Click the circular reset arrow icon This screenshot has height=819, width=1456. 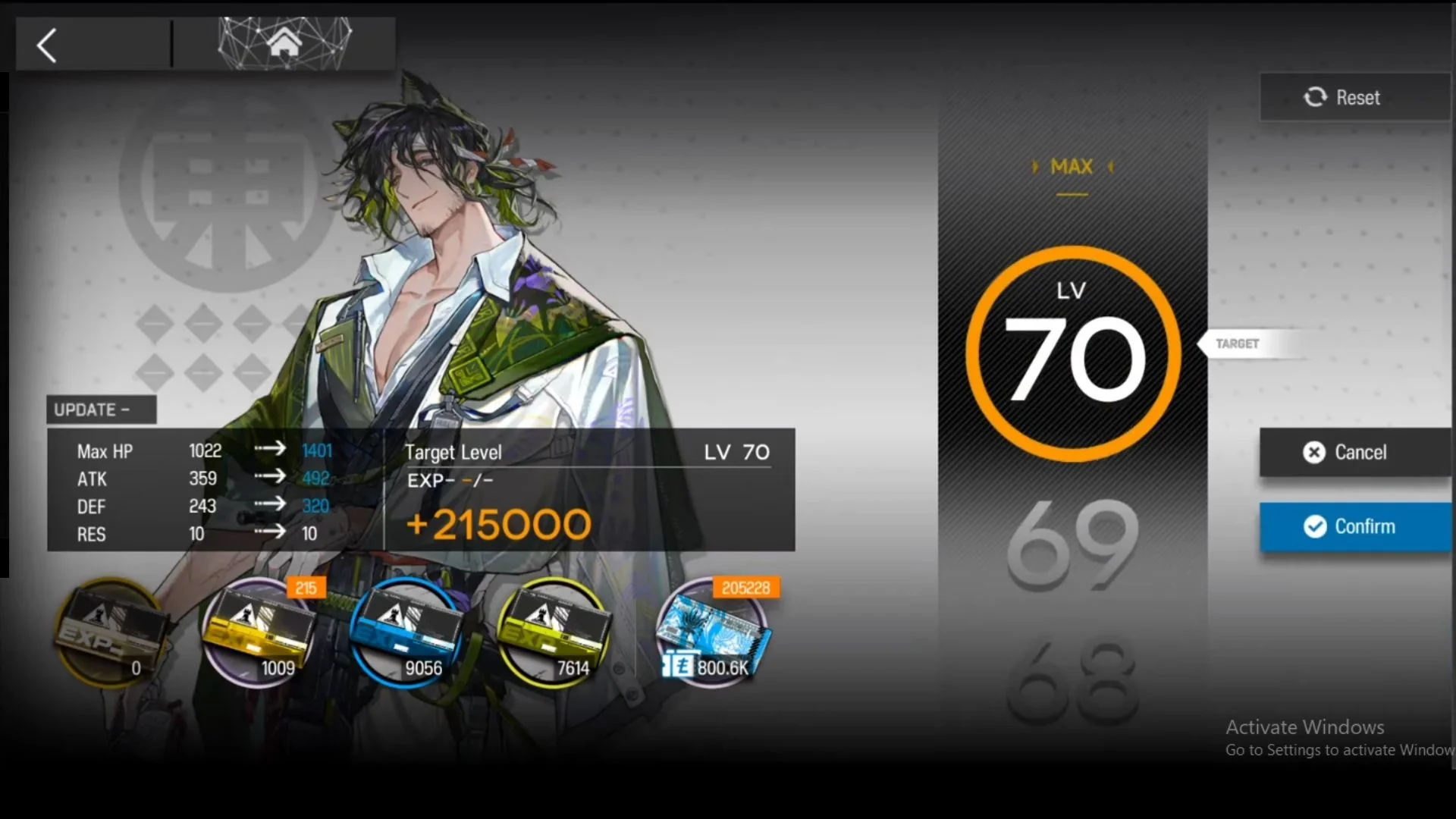pos(1316,97)
